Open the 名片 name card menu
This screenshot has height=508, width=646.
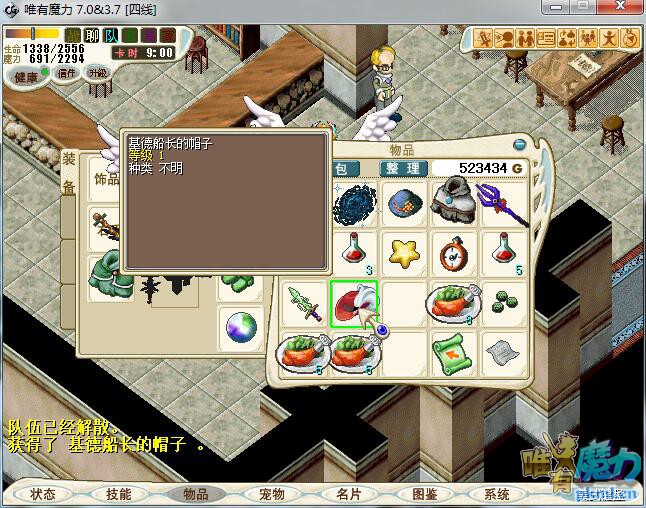(x=348, y=494)
